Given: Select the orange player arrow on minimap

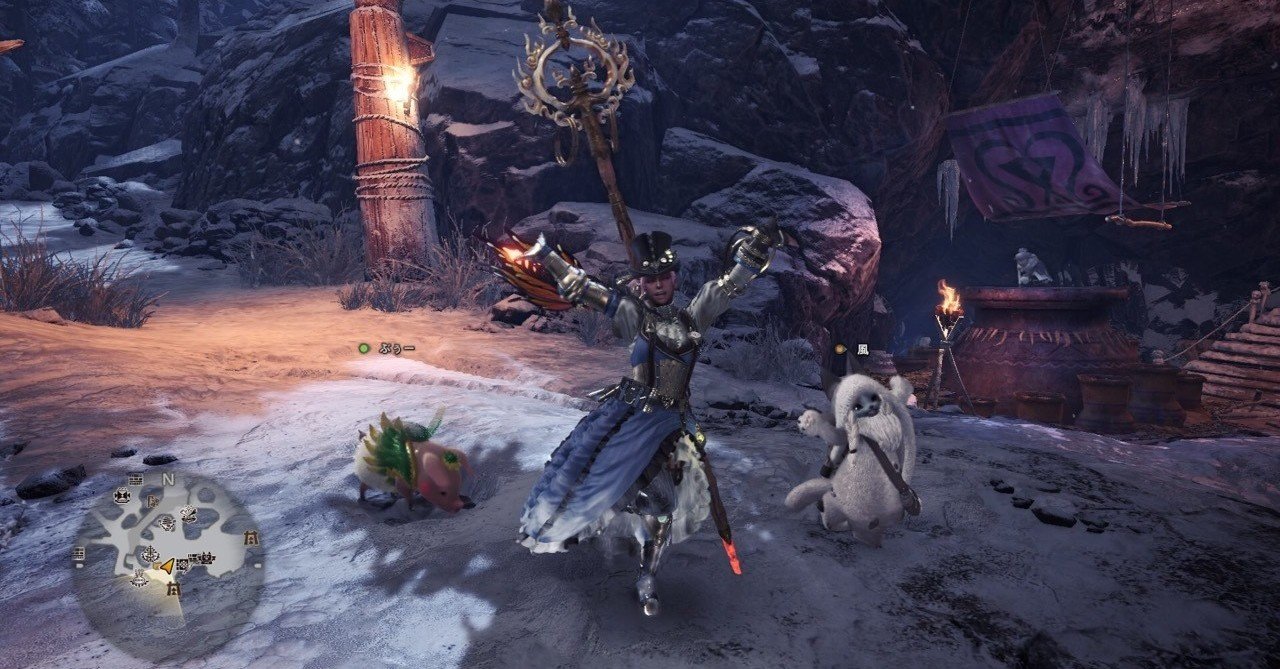Looking at the screenshot, I should point(166,565).
